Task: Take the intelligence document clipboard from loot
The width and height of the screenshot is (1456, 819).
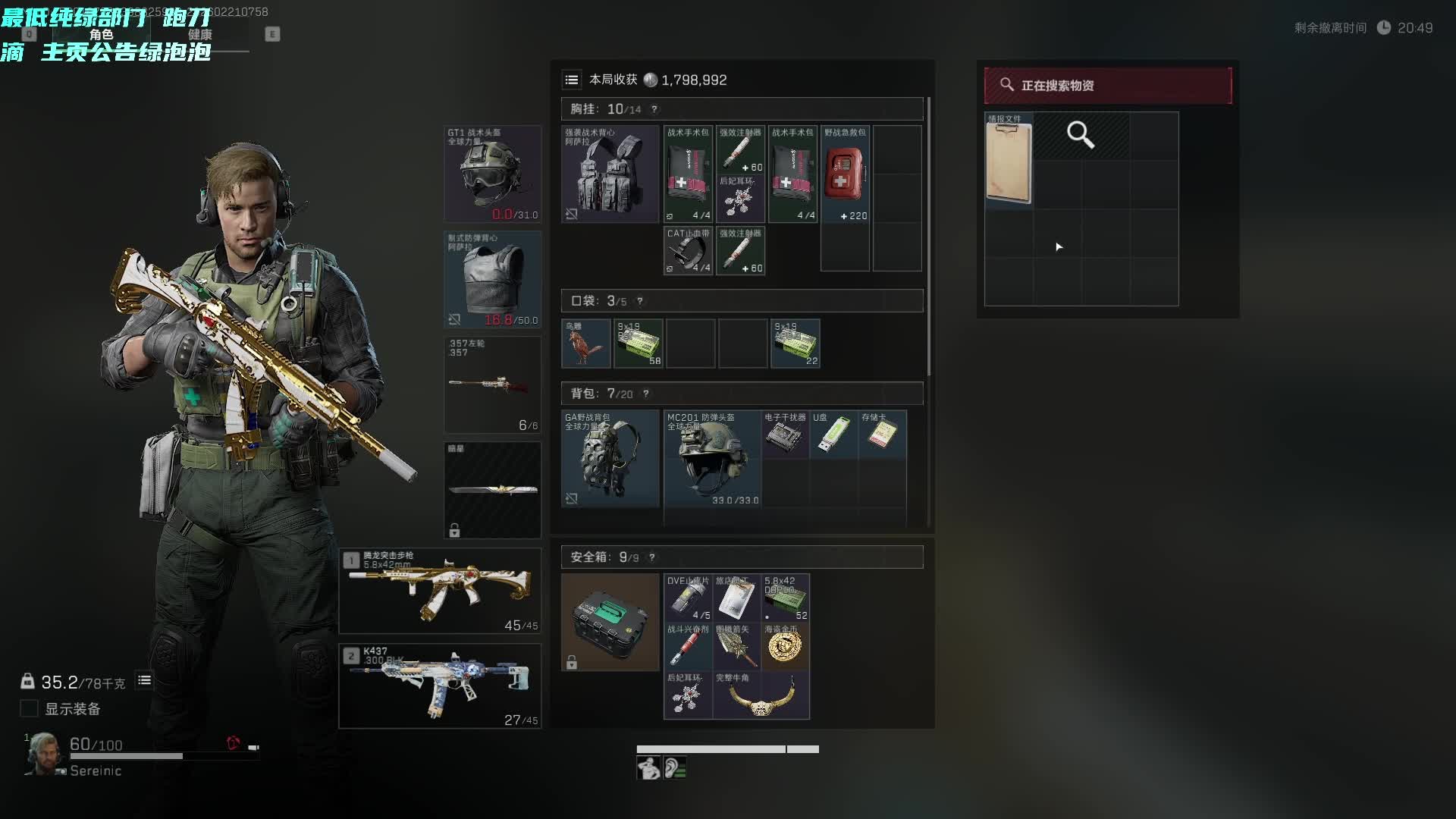Action: (x=1009, y=161)
